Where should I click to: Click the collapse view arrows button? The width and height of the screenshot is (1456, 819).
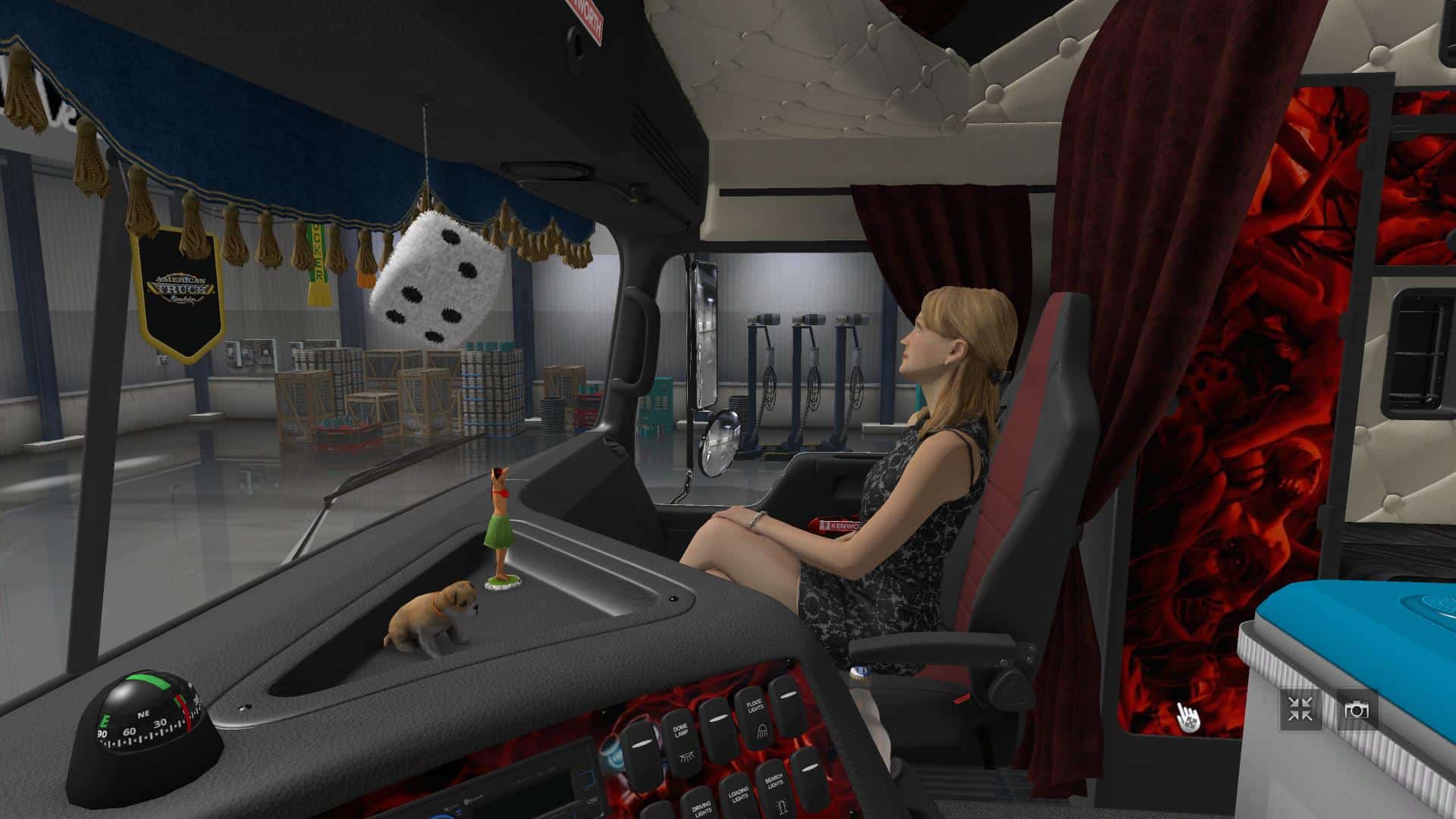point(1301,711)
